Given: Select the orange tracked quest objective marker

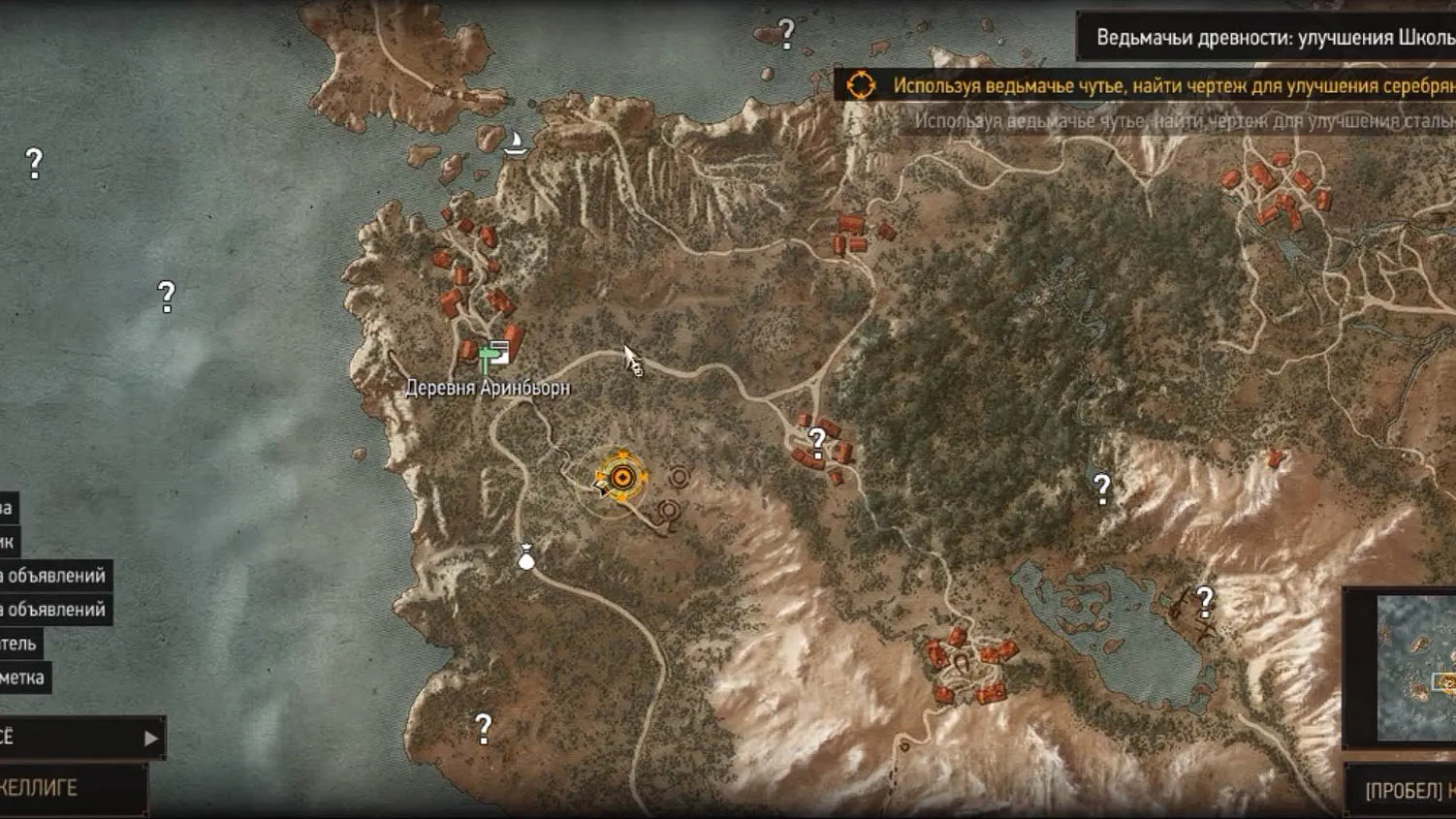Looking at the screenshot, I should click(621, 477).
